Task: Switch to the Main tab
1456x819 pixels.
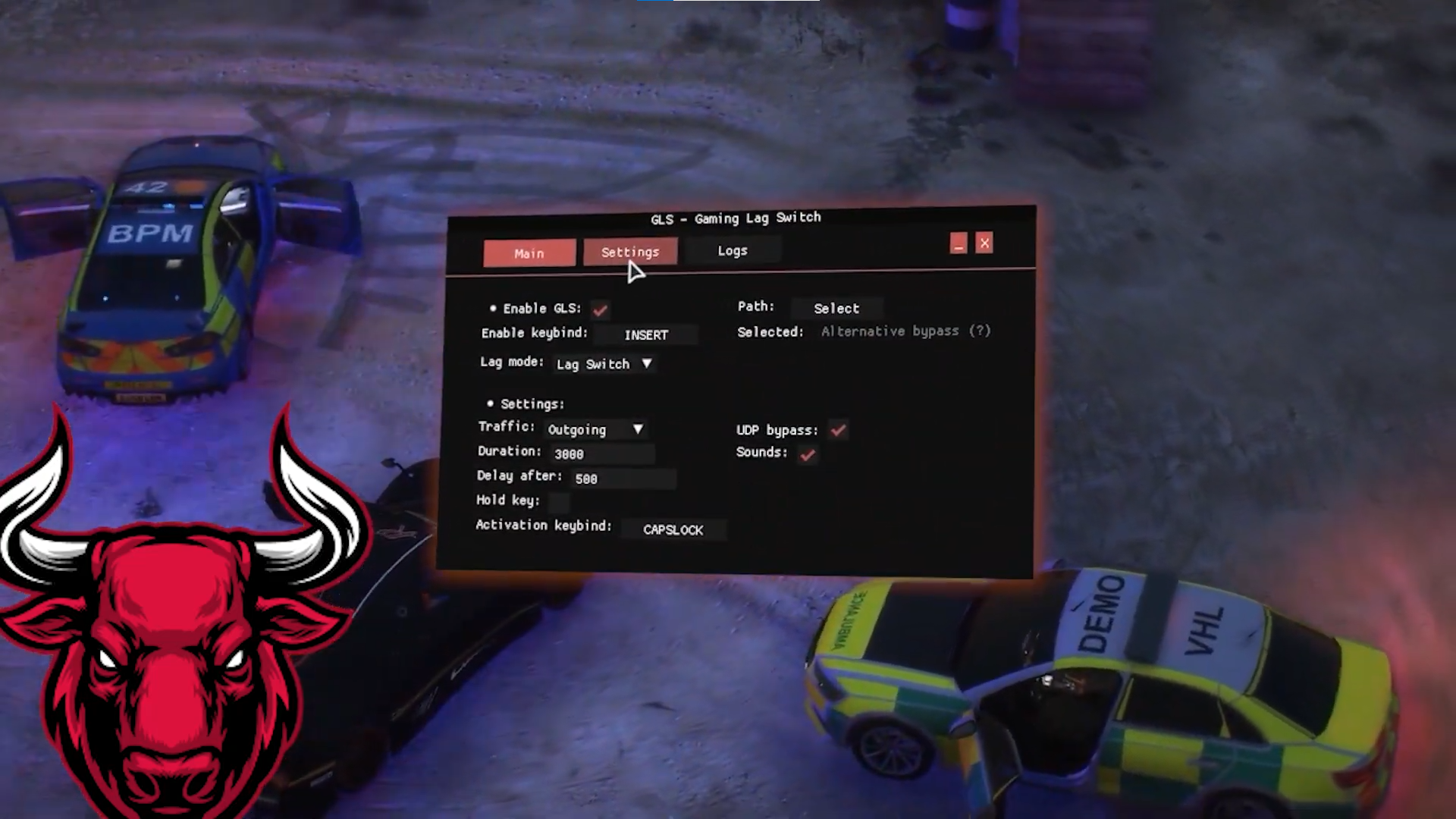Action: (x=529, y=253)
